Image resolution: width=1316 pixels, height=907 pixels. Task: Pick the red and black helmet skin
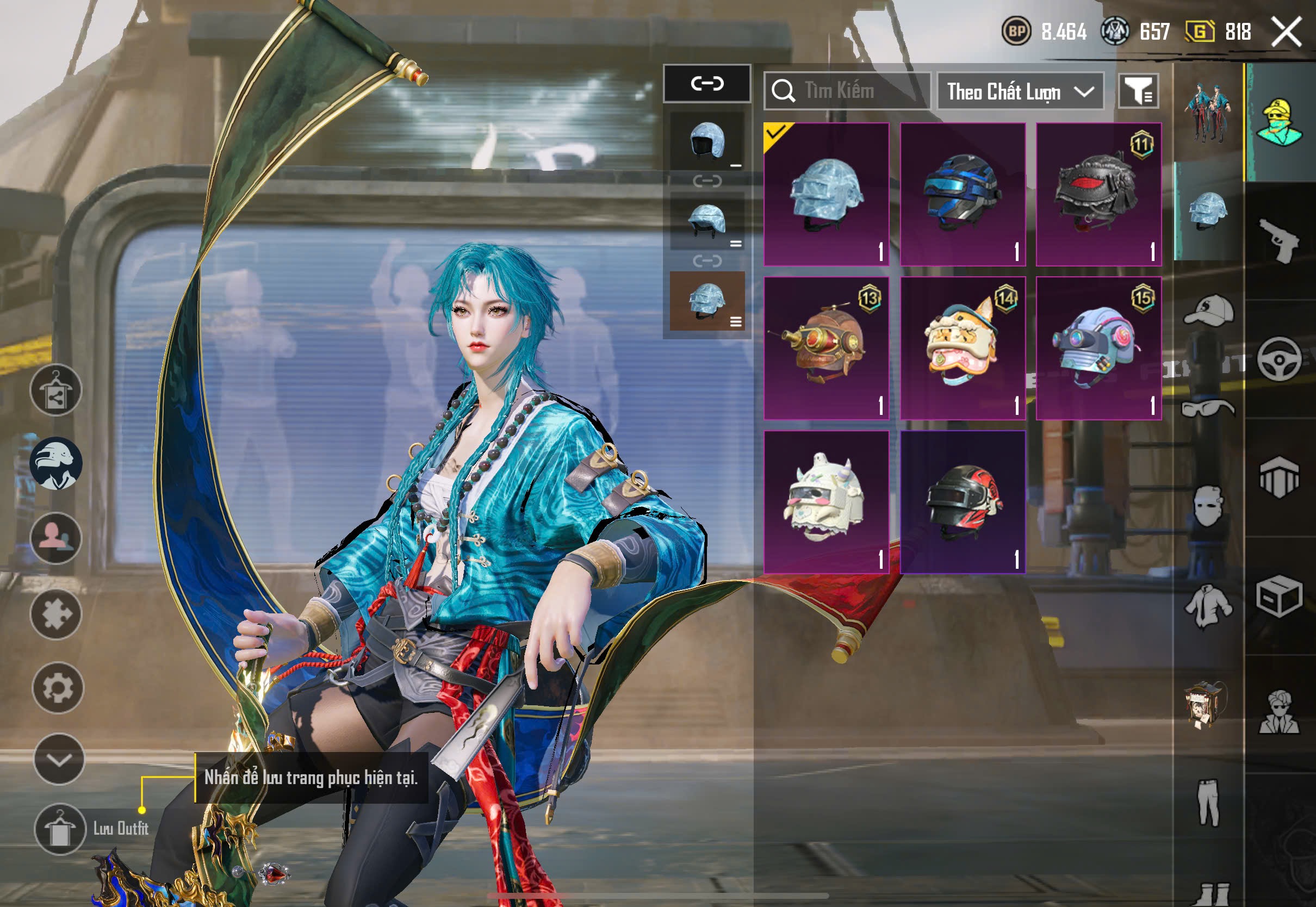click(963, 502)
